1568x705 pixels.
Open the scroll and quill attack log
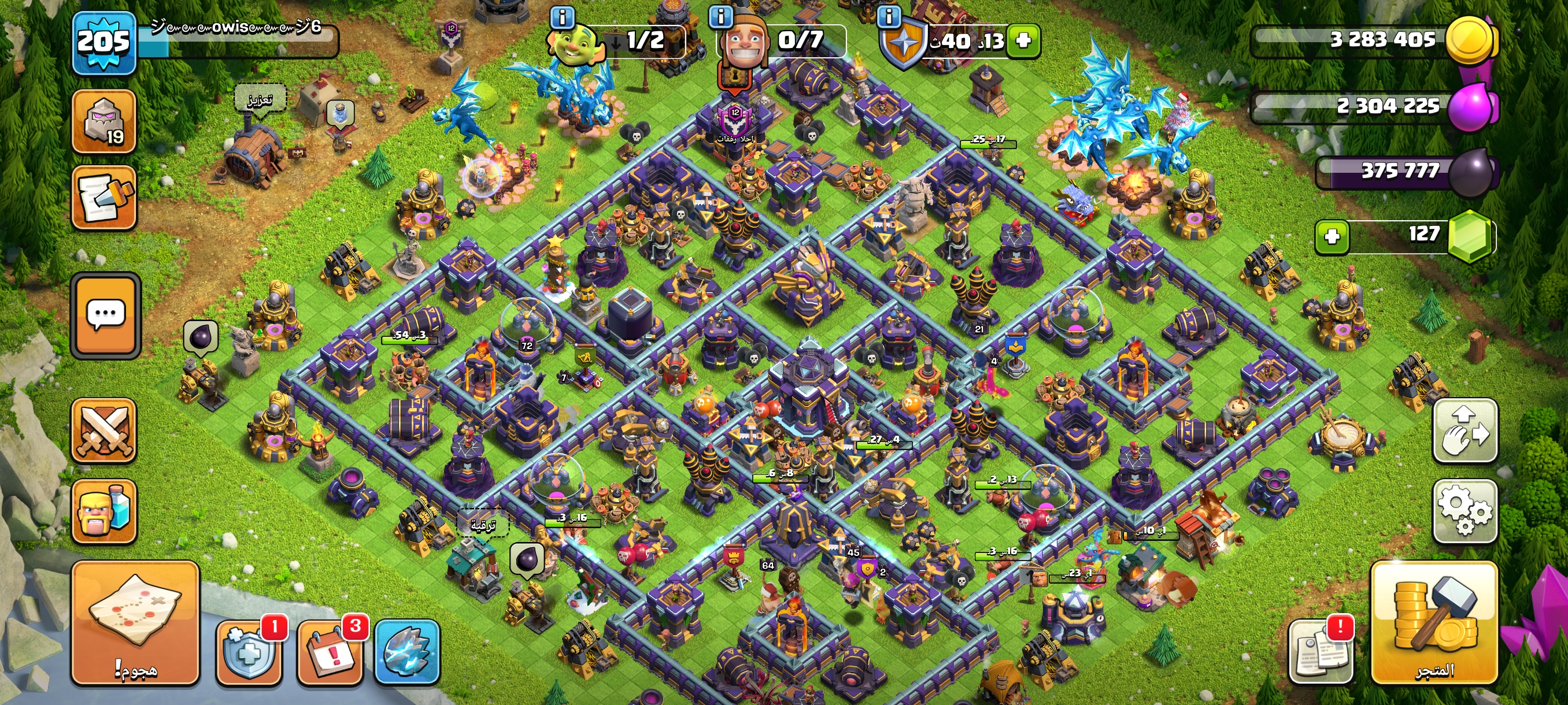[x=104, y=198]
